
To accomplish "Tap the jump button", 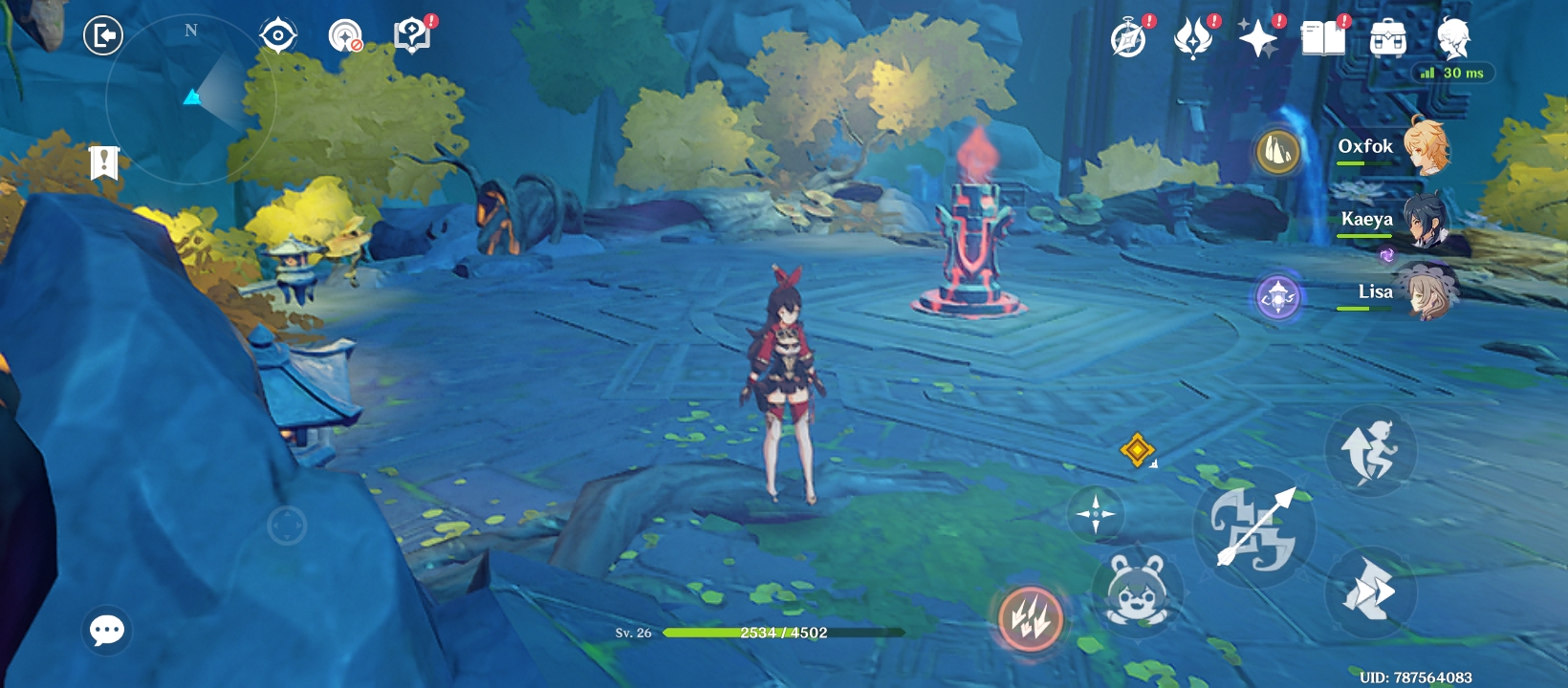I will (1370, 450).
